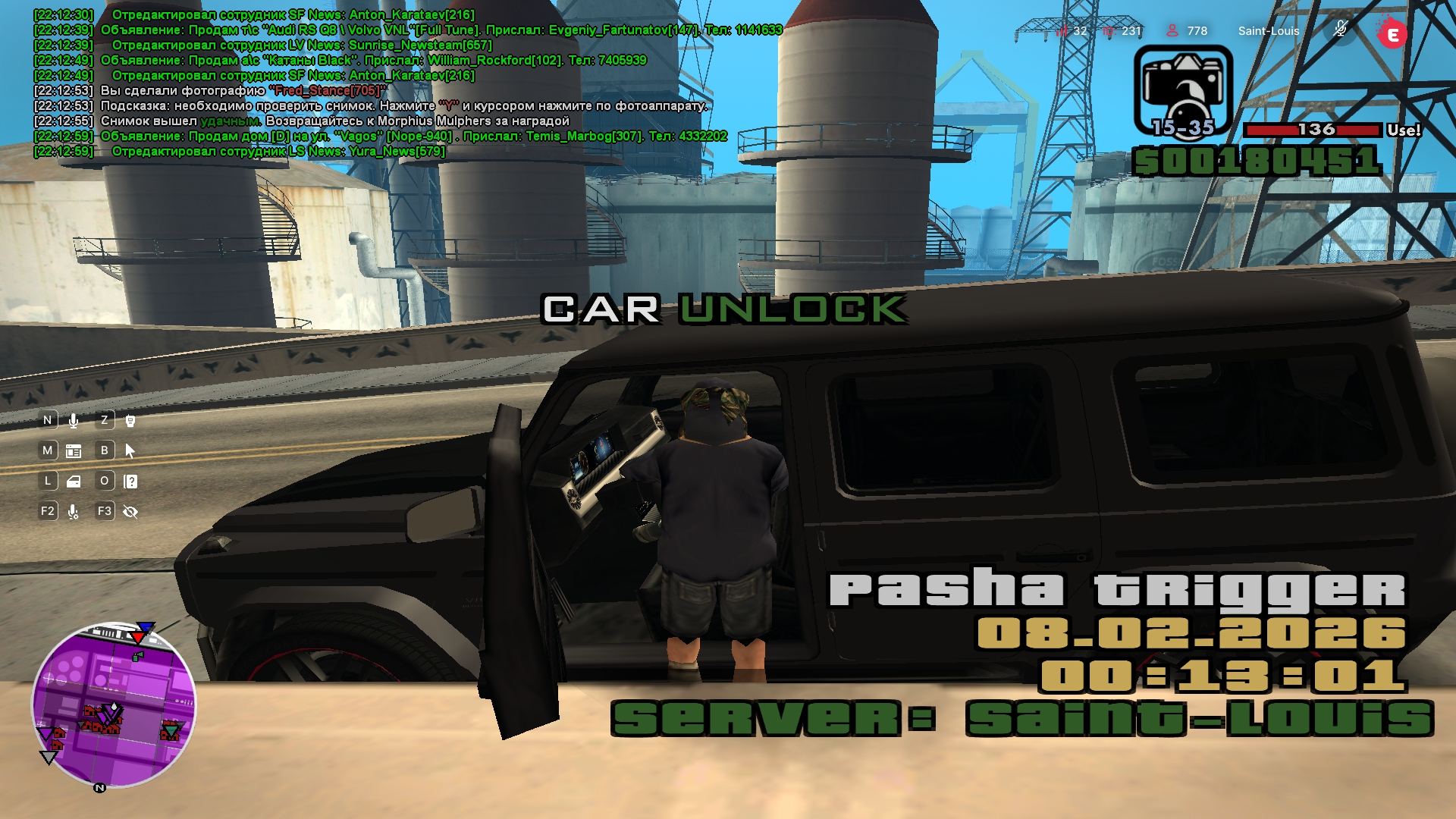Toggle the hide-interface crossed eye icon
The image size is (1456, 819).
(x=130, y=512)
